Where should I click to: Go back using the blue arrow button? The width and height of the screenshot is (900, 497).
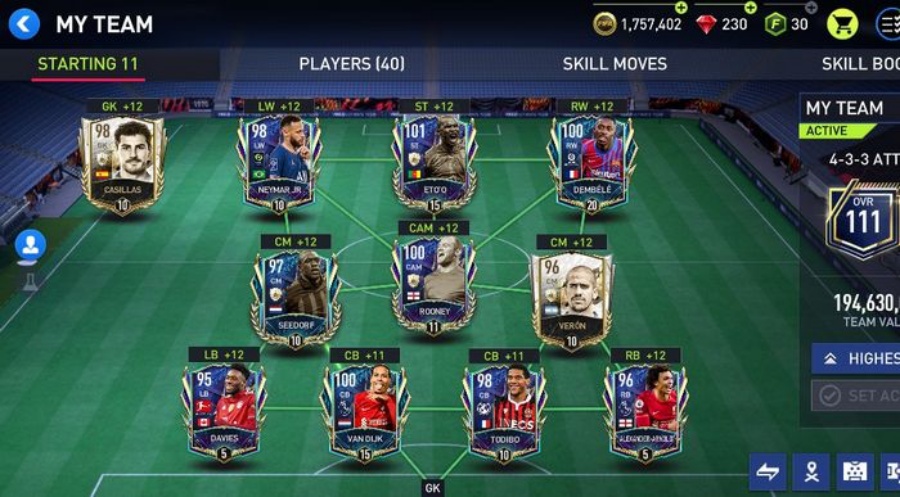[x=23, y=23]
